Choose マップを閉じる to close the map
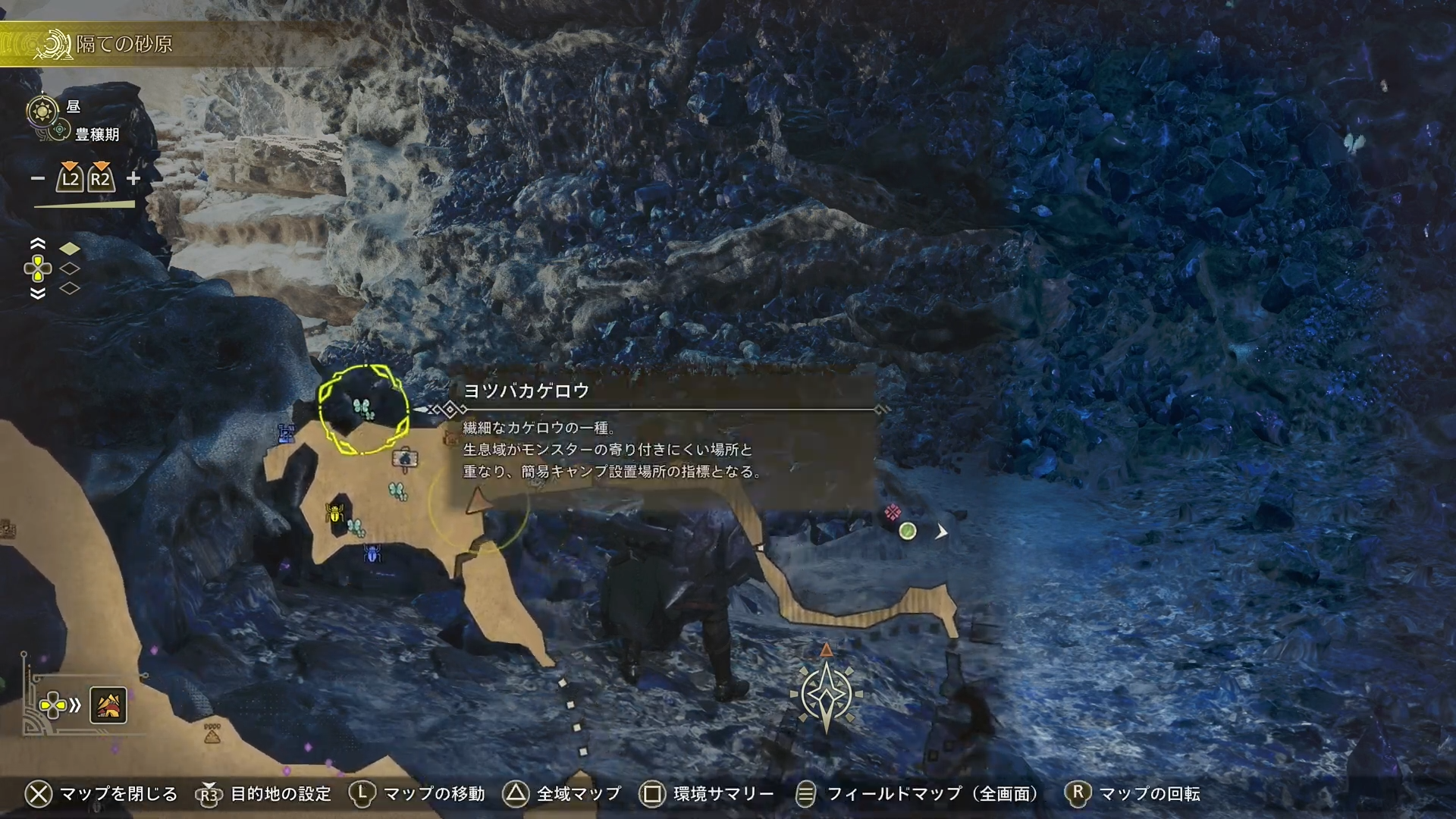 (101, 794)
